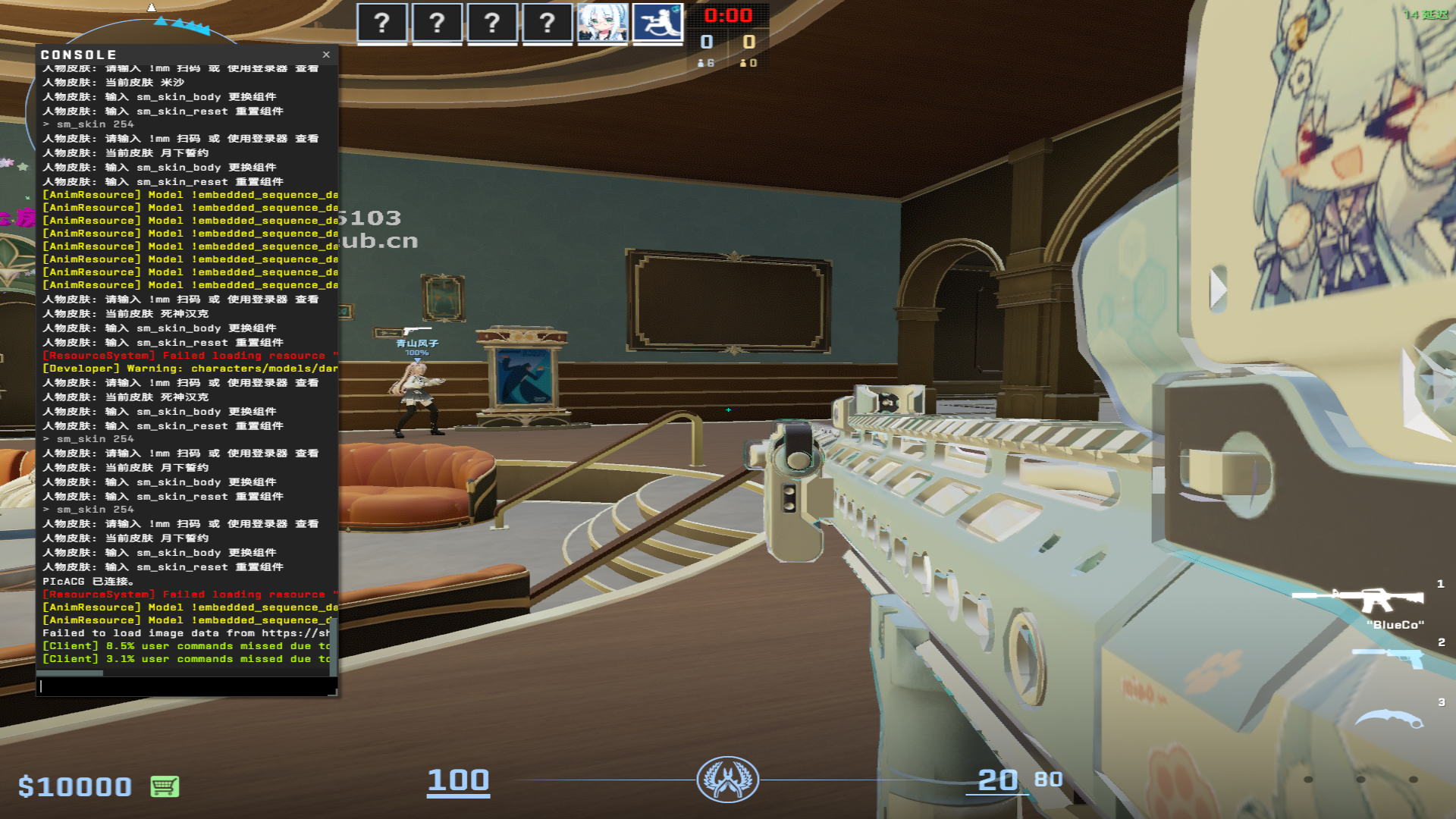Switch to the pistol weapon slot

pyautogui.click(x=1388, y=656)
